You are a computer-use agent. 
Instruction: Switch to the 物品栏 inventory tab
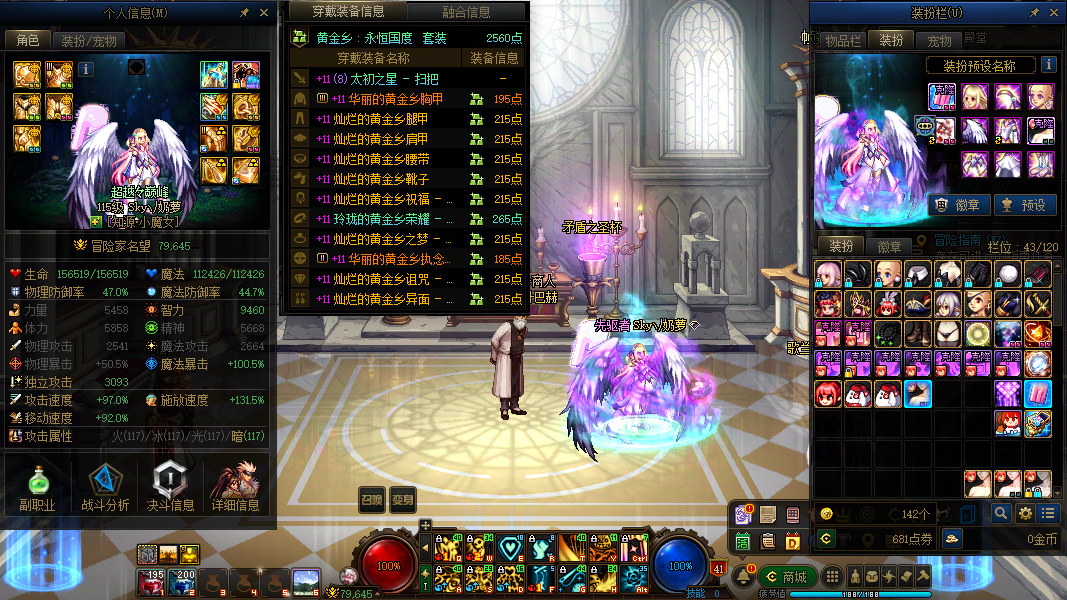[x=842, y=41]
